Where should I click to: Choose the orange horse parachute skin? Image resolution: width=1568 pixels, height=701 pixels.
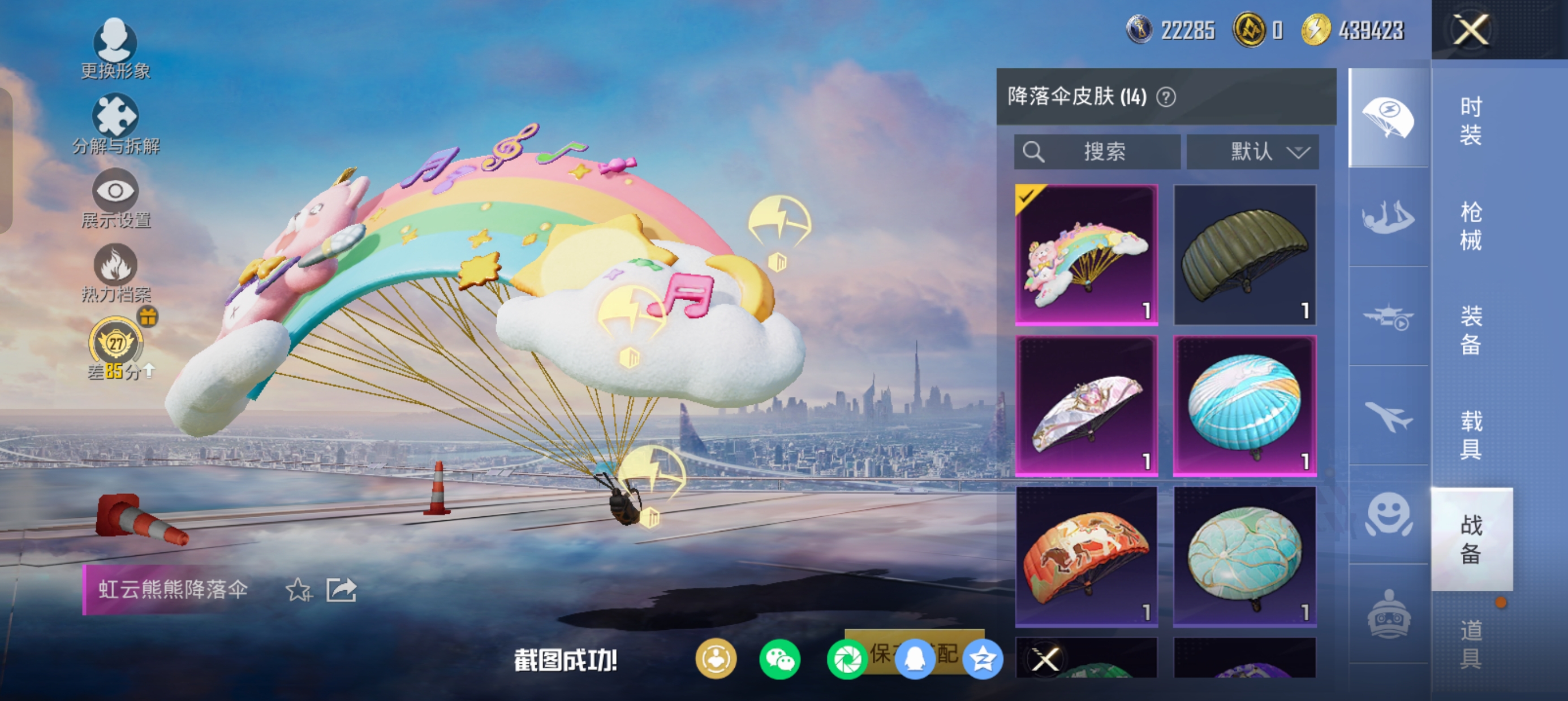1087,556
